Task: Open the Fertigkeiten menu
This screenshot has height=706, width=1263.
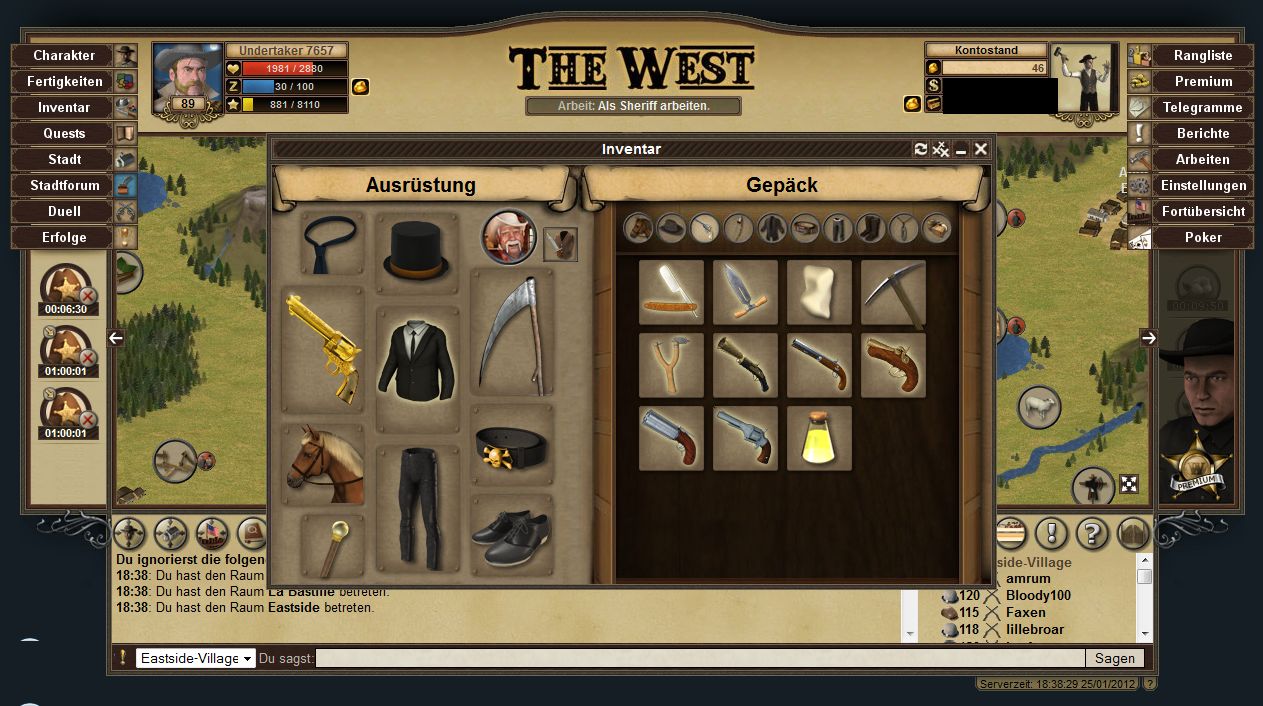Action: tap(64, 82)
